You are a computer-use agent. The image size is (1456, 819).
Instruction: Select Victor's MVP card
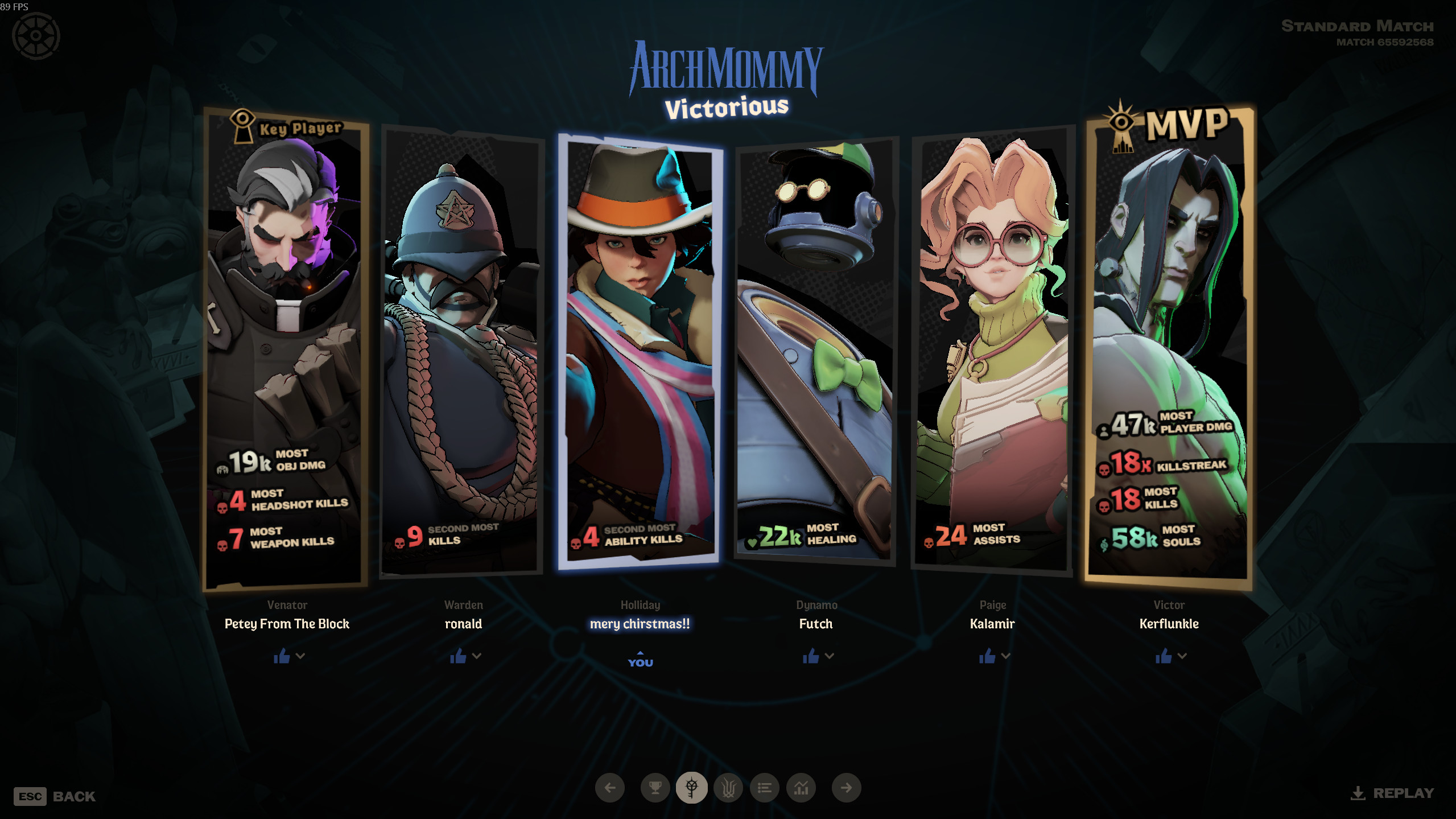(x=1169, y=347)
